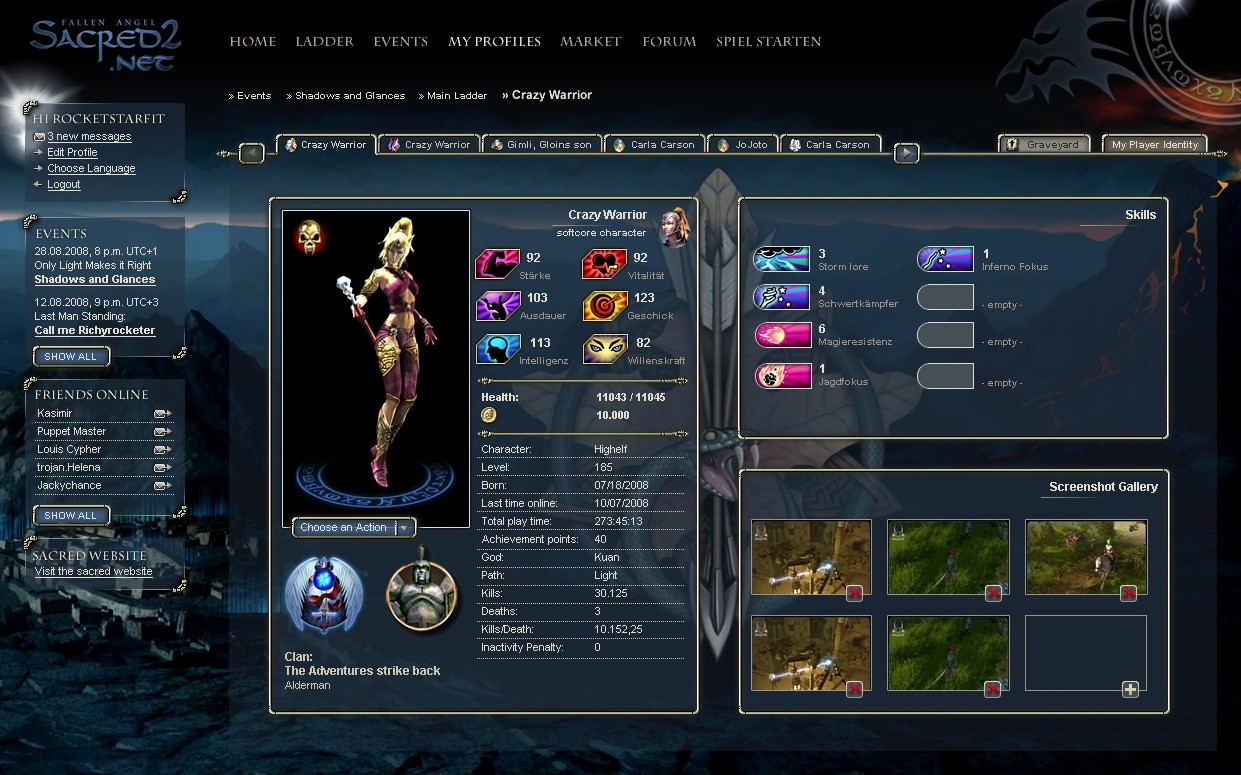Open the Forum from the top menu
1241x775 pixels.
tap(669, 42)
